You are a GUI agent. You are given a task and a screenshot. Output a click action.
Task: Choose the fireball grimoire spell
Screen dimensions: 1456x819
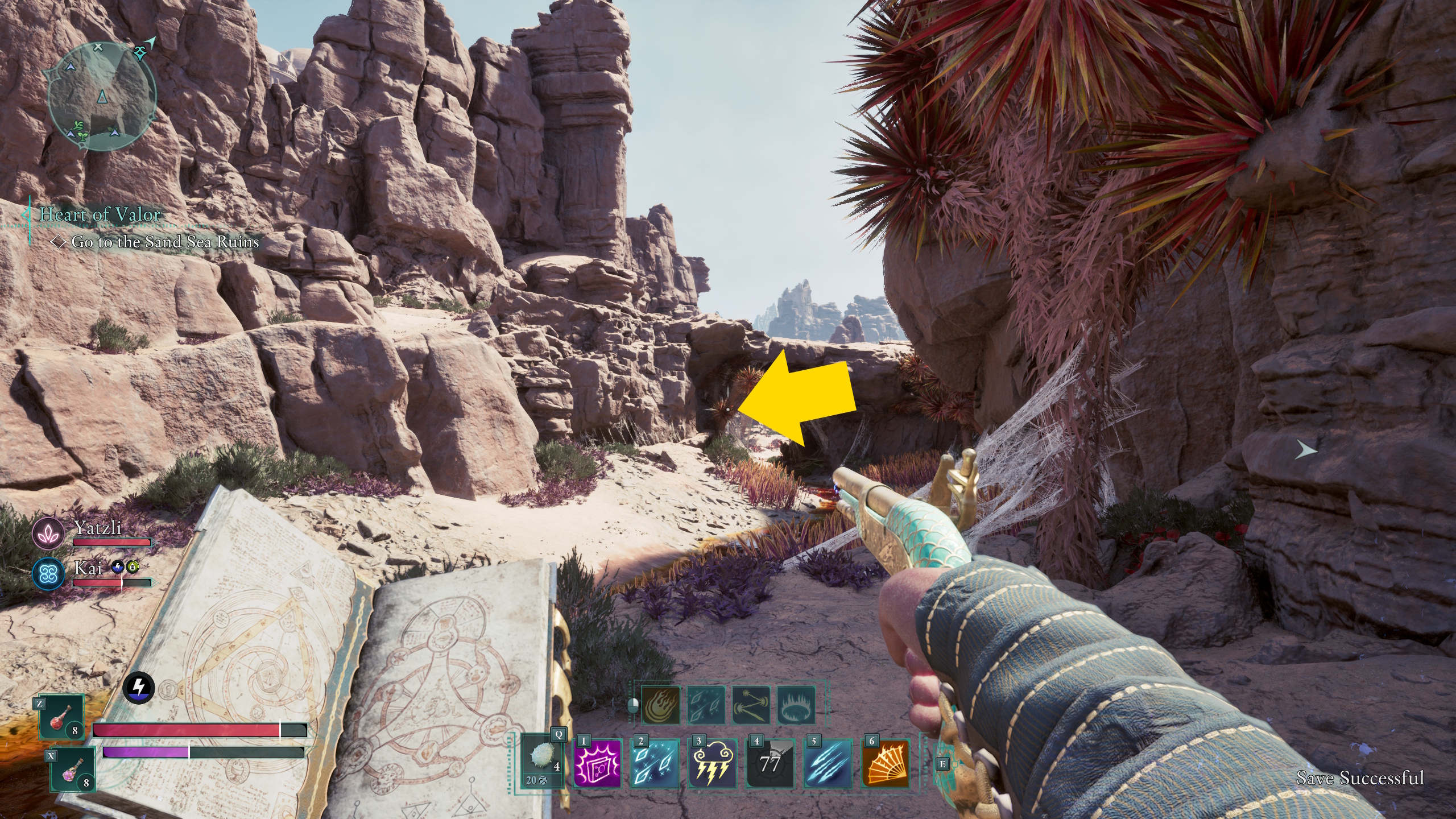(661, 705)
